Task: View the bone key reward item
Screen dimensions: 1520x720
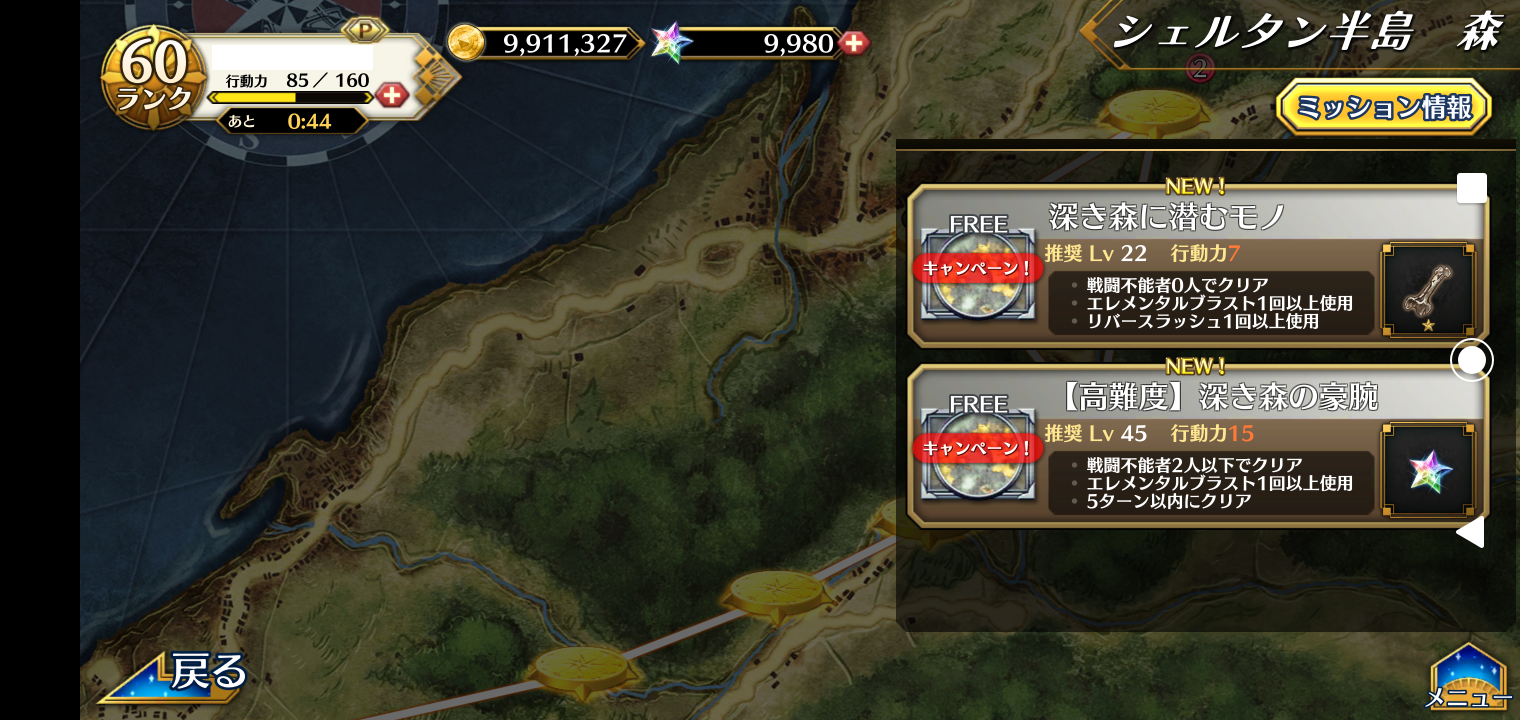Action: [1427, 289]
